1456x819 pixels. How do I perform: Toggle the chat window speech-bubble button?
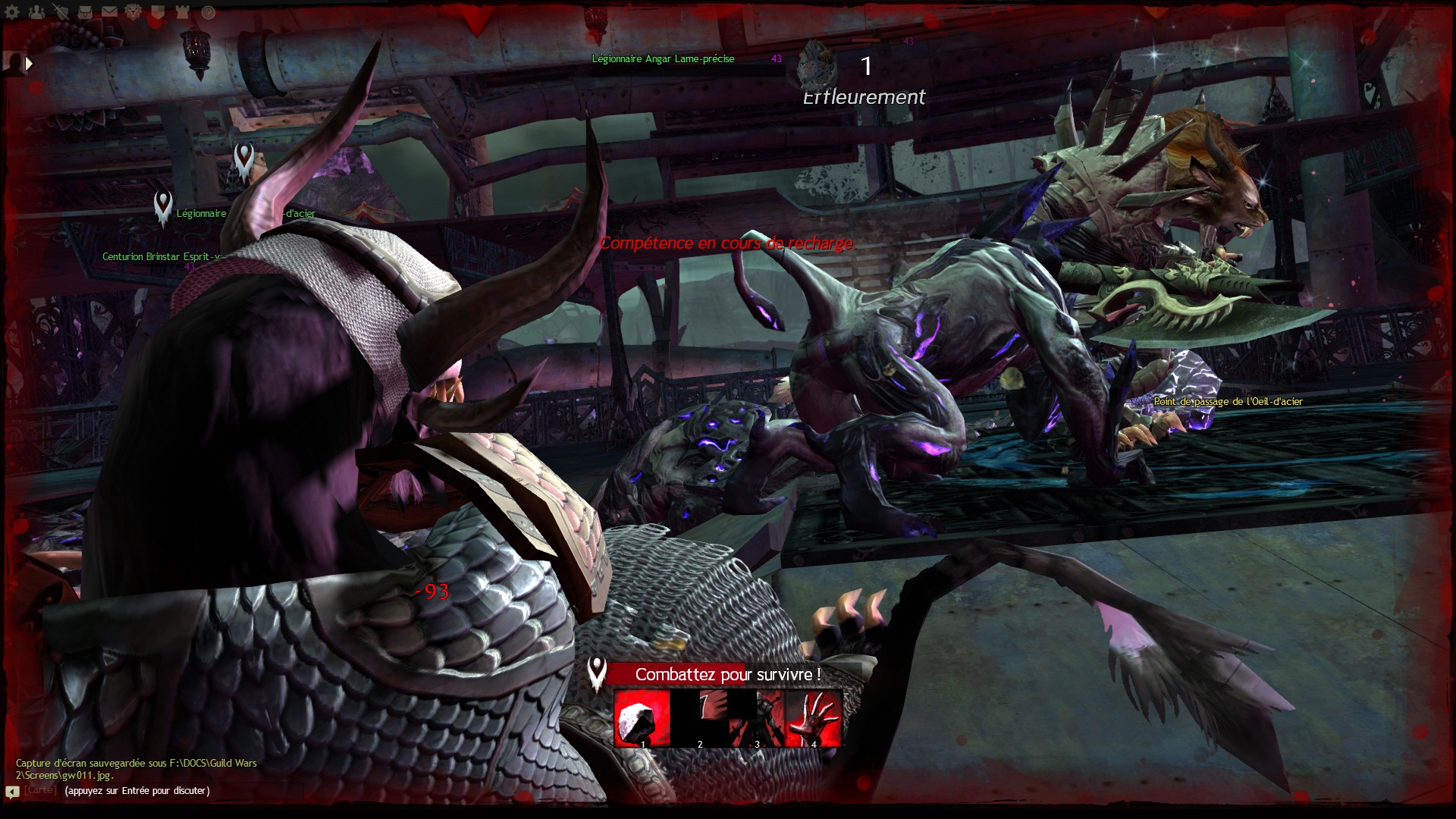click(x=12, y=792)
